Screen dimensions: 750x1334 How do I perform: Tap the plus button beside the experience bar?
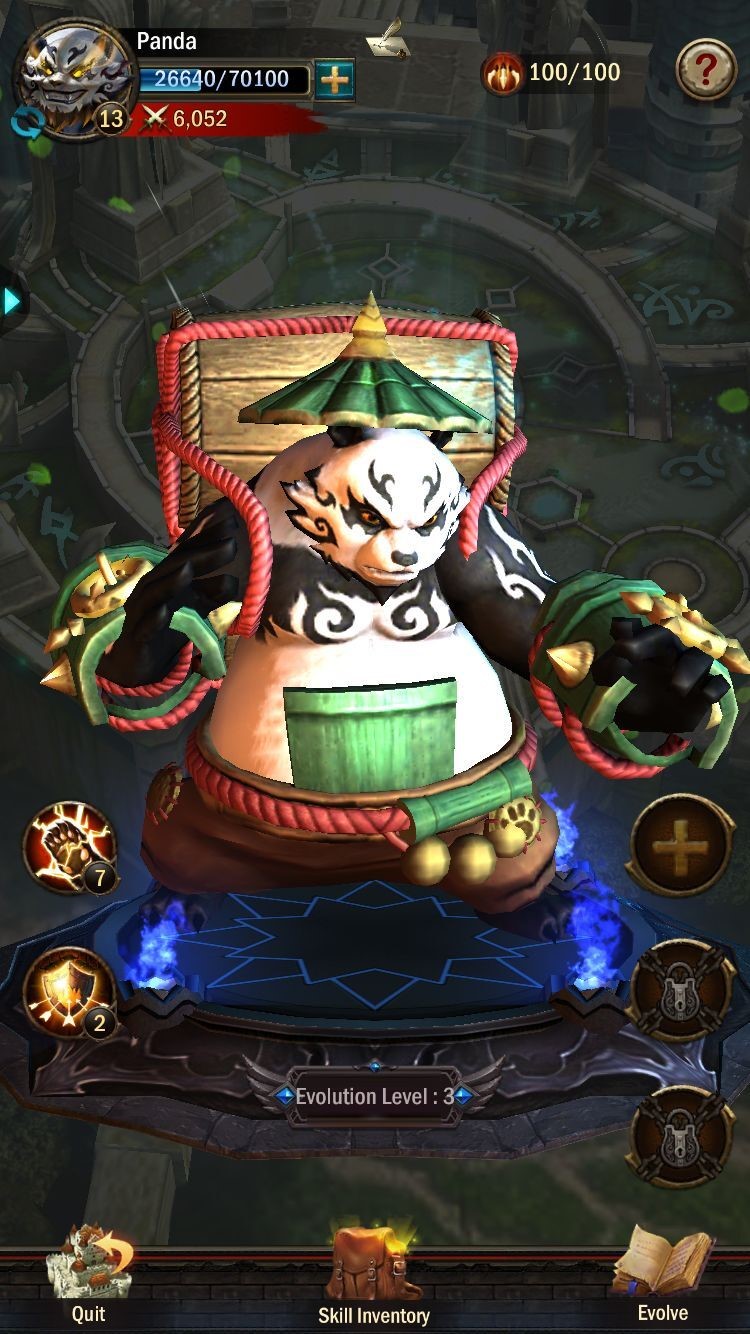[x=334, y=80]
